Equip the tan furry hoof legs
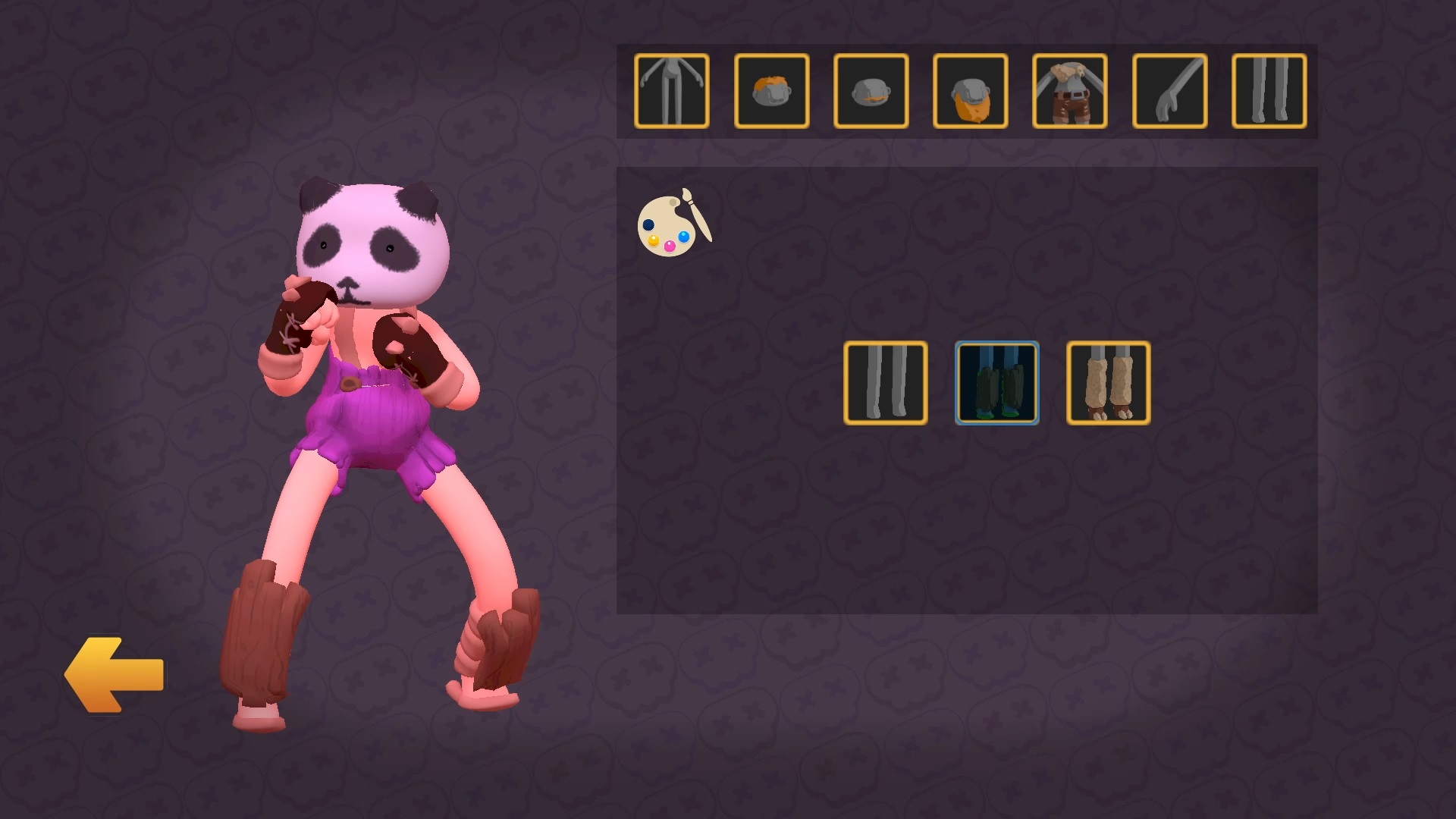This screenshot has width=1456, height=819. pyautogui.click(x=1108, y=383)
